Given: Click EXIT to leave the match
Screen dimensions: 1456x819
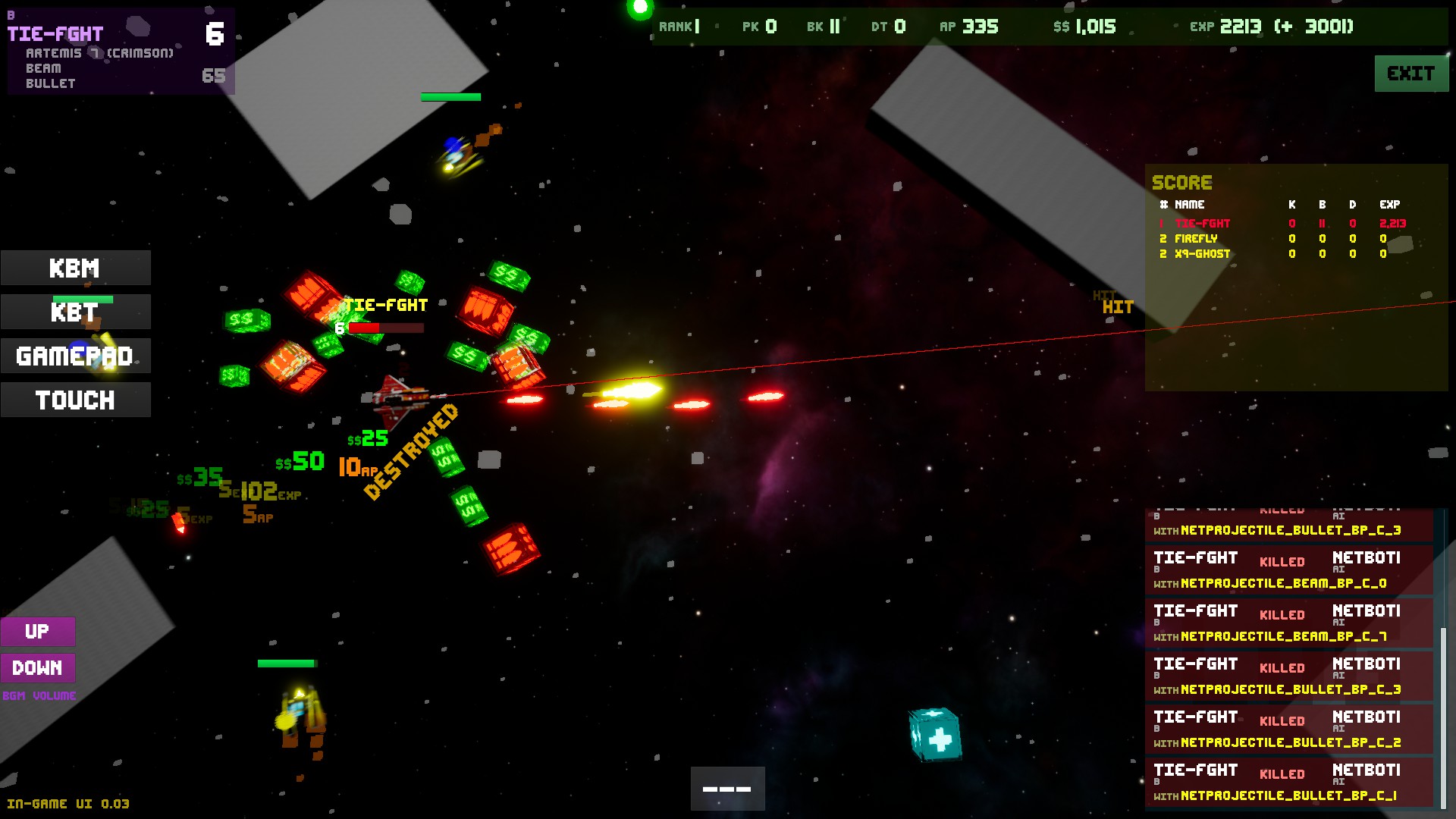Looking at the screenshot, I should [1410, 74].
